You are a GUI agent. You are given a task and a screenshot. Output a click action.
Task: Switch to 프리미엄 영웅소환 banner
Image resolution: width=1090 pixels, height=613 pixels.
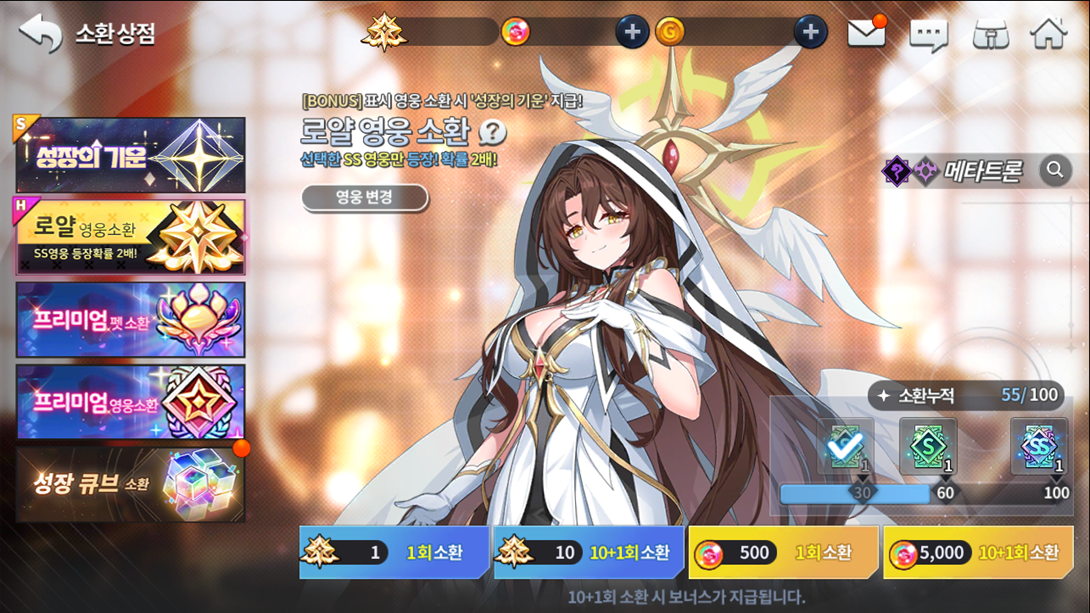pyautogui.click(x=130, y=402)
